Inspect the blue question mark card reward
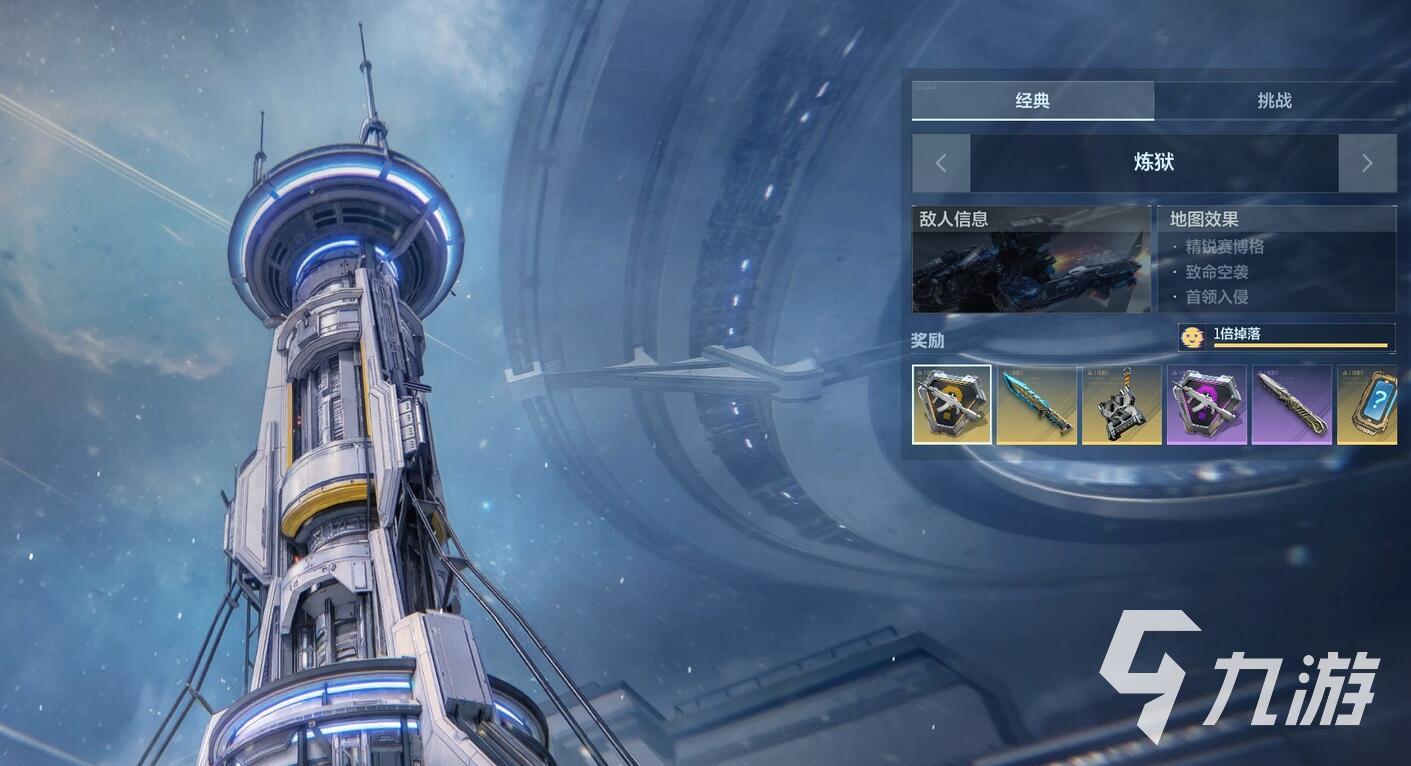Screen dimensions: 1411x766 1368,404
